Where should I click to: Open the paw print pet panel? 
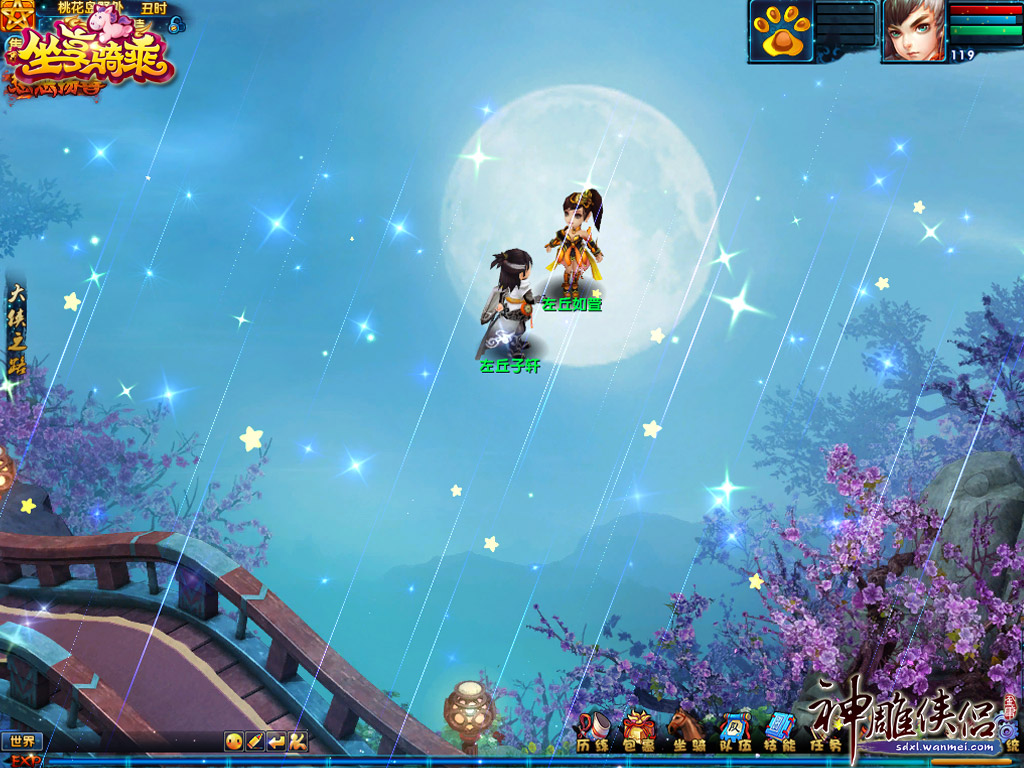[782, 32]
